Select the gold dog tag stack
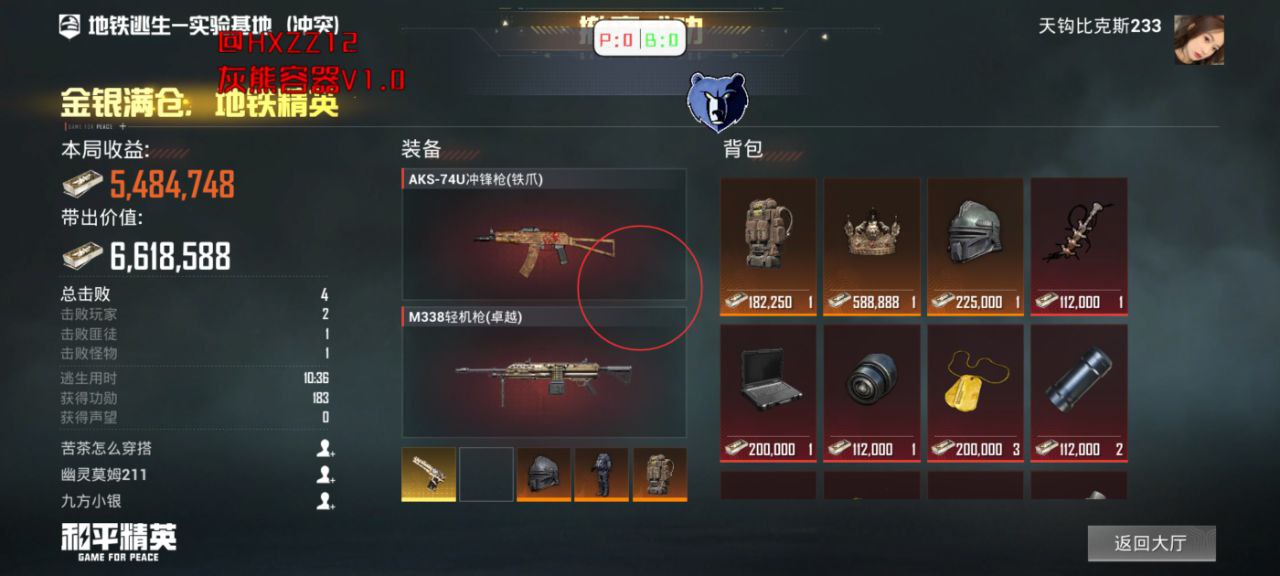Screen dimensions: 1280x576 tap(975, 391)
